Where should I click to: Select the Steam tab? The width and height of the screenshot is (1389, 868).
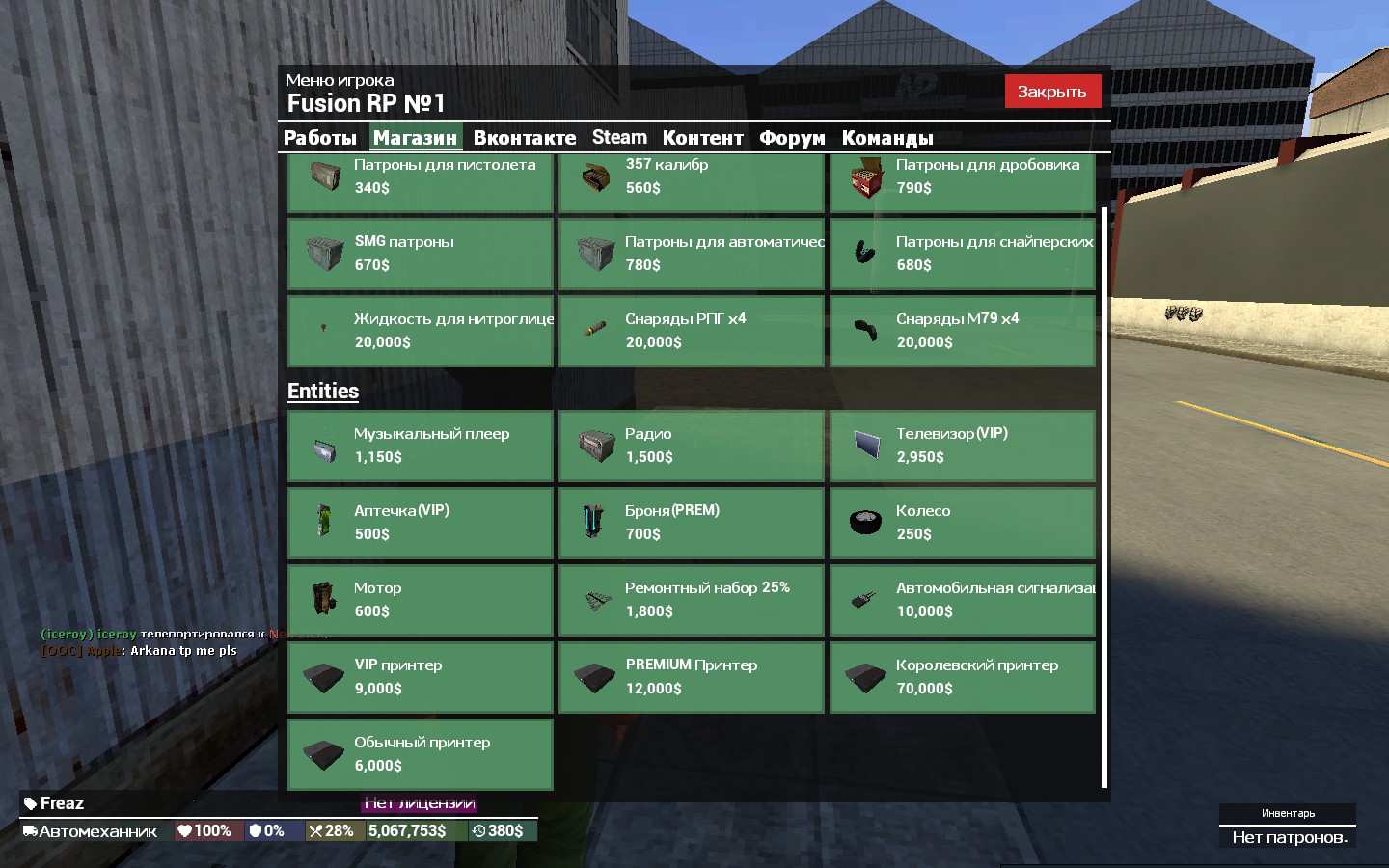[619, 138]
